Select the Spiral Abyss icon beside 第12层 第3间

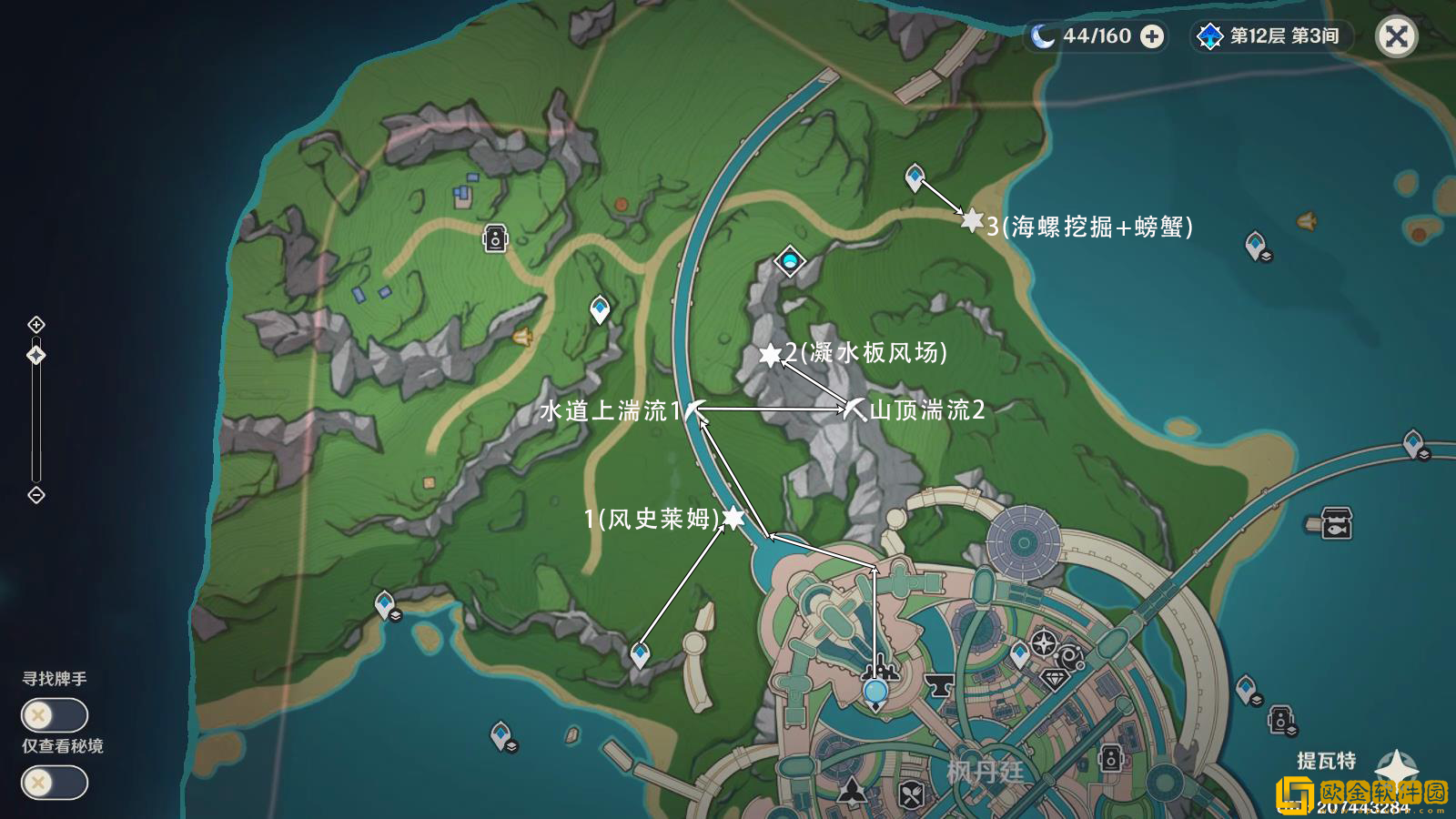(x=1209, y=35)
